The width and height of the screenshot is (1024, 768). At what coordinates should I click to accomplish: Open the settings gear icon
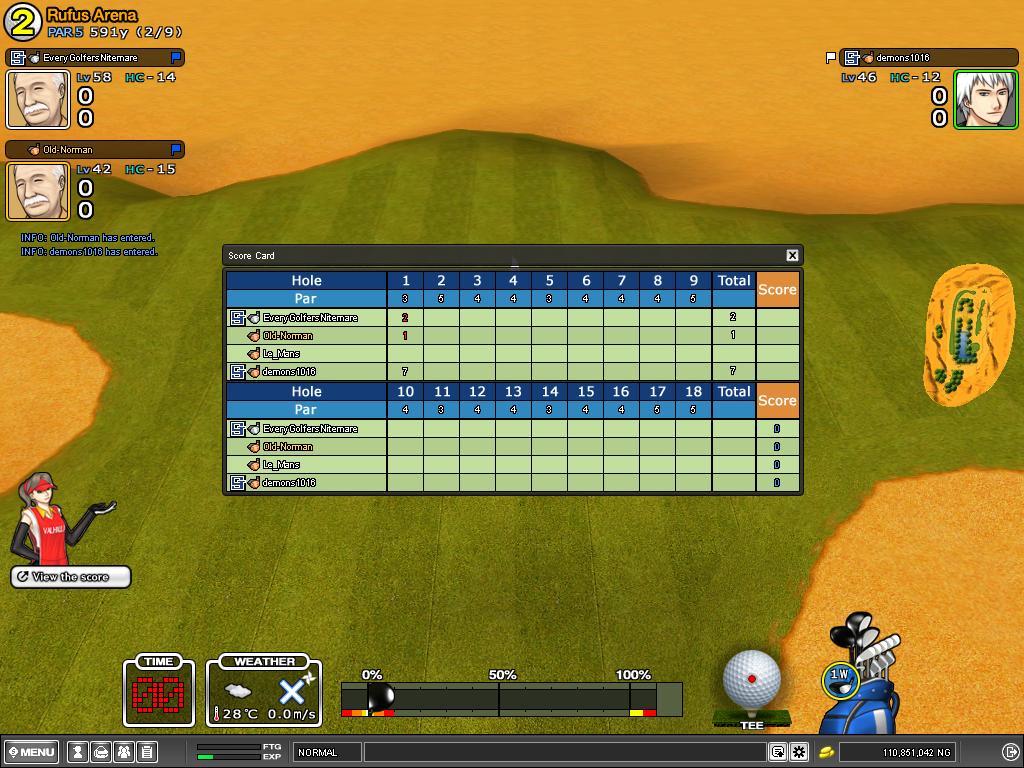[799, 752]
